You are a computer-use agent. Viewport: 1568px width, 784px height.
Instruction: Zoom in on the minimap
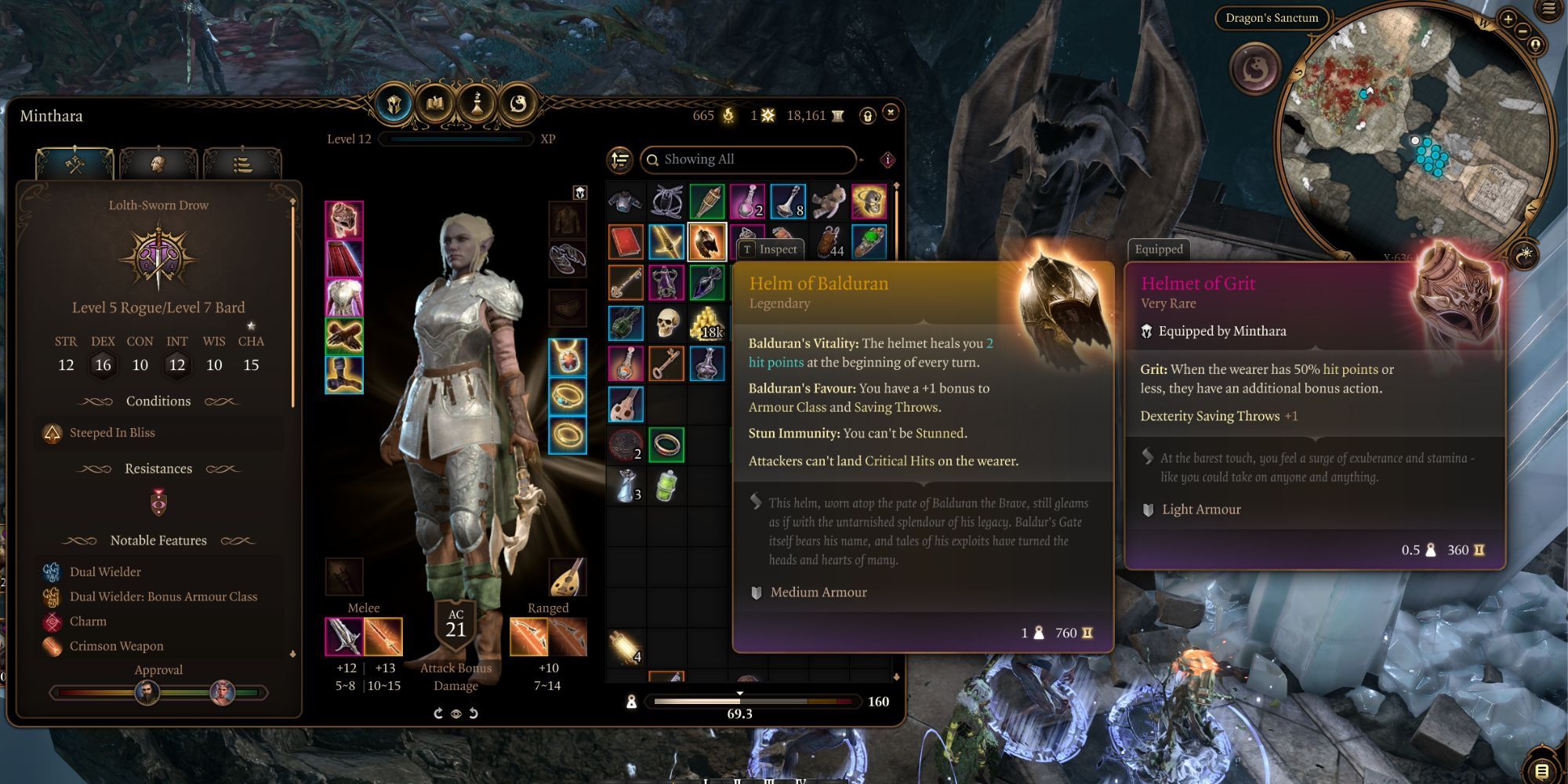tap(1508, 19)
